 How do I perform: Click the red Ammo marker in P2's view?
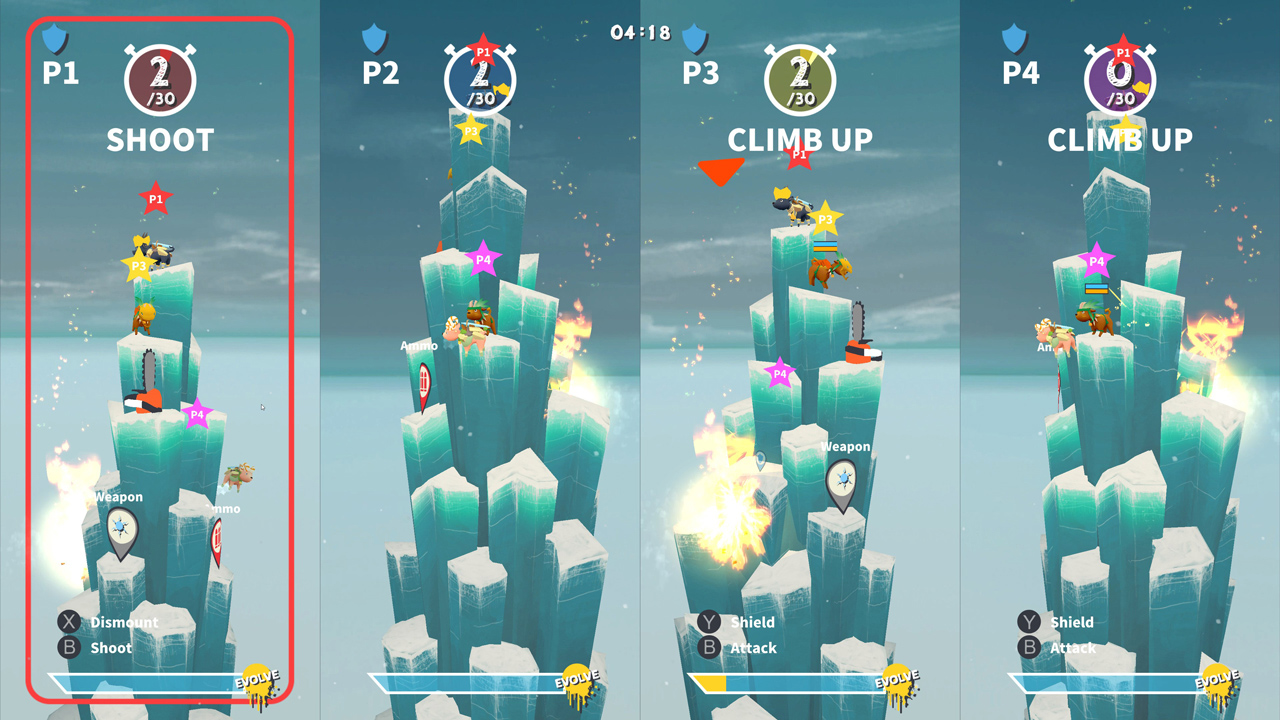coord(423,380)
